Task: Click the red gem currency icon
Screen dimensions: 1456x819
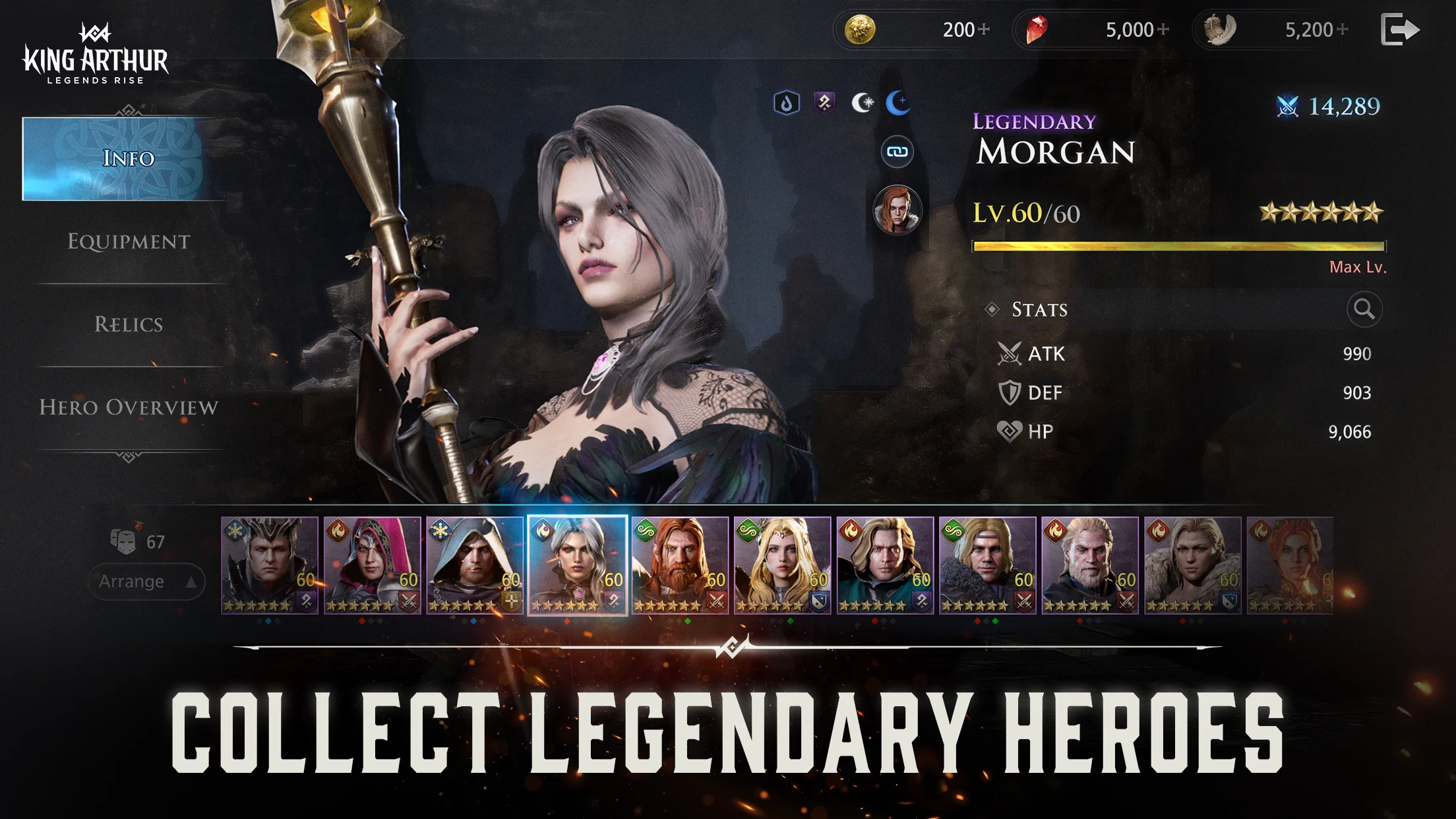Action: tap(1037, 29)
